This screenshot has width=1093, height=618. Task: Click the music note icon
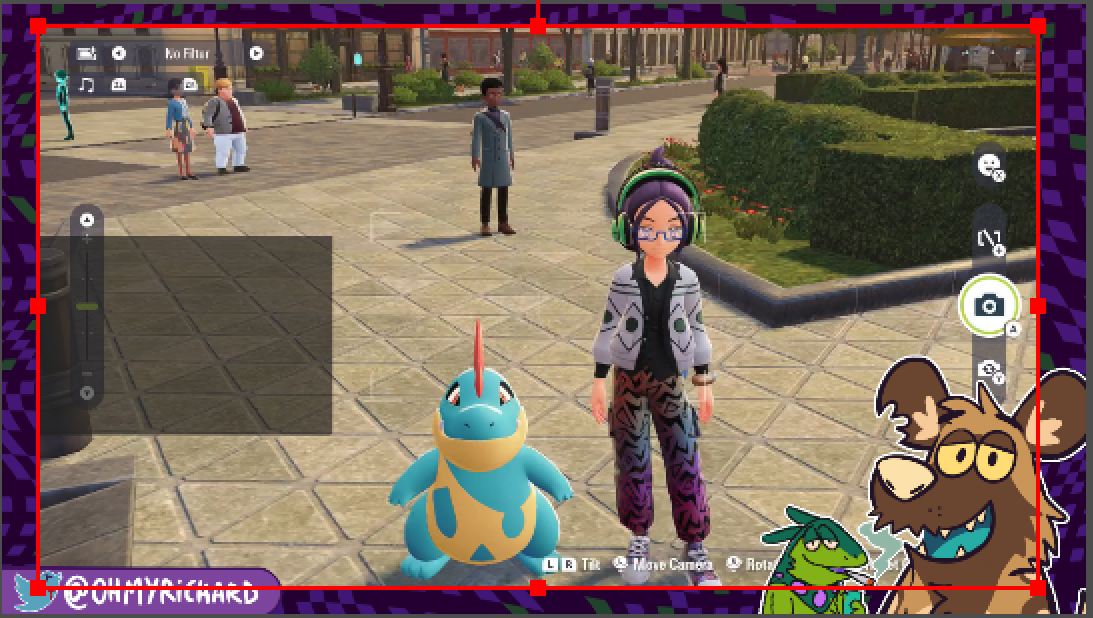tap(87, 85)
